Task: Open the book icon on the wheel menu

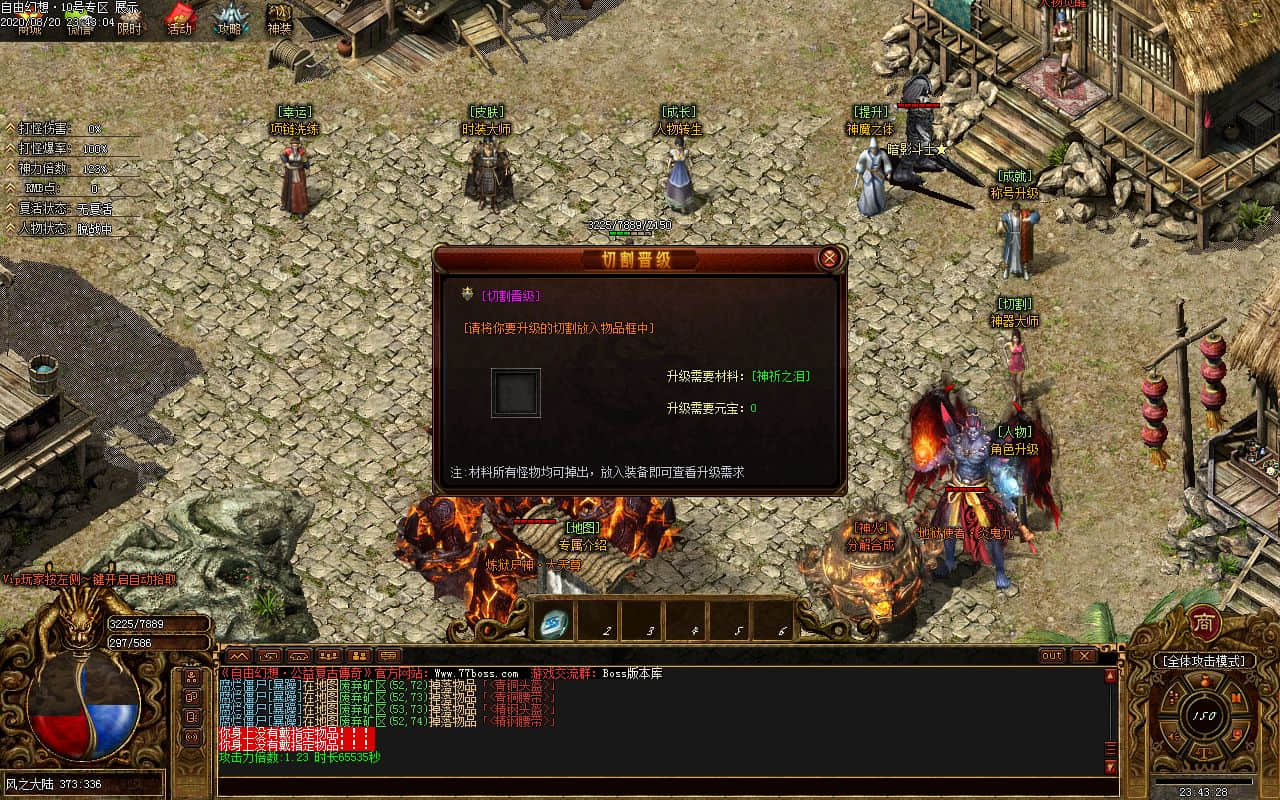Action: click(x=1236, y=699)
